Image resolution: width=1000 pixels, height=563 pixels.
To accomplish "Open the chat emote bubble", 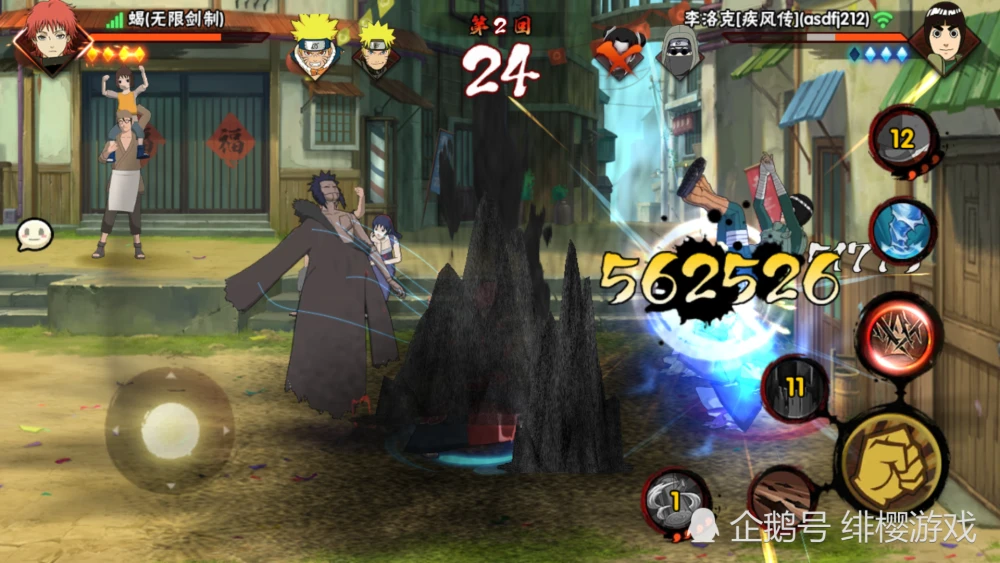I will (33, 234).
